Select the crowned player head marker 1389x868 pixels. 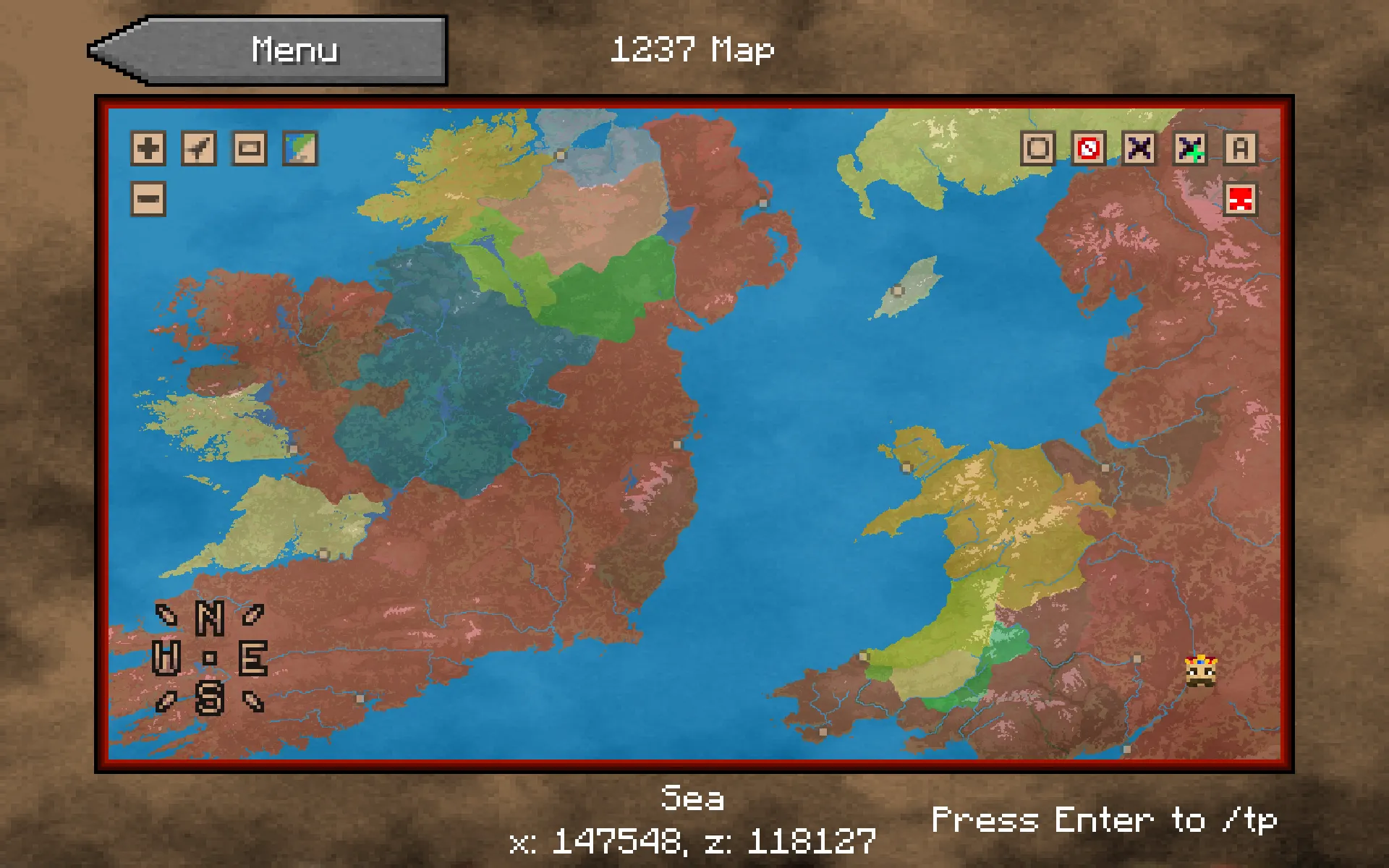coord(1201,671)
